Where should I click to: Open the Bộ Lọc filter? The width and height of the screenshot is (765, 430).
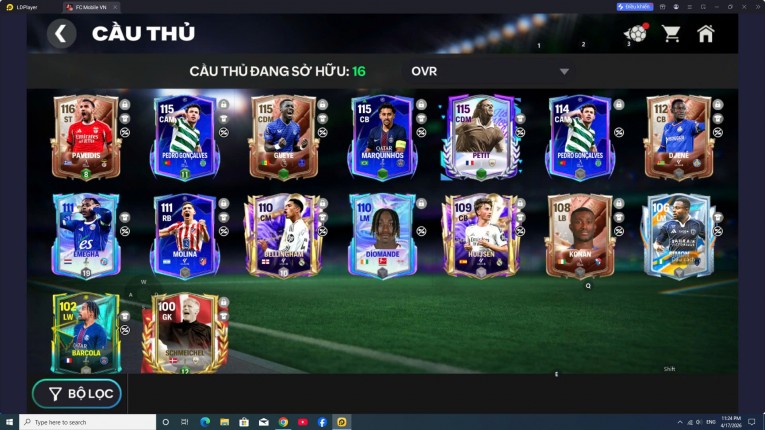[x=77, y=394]
